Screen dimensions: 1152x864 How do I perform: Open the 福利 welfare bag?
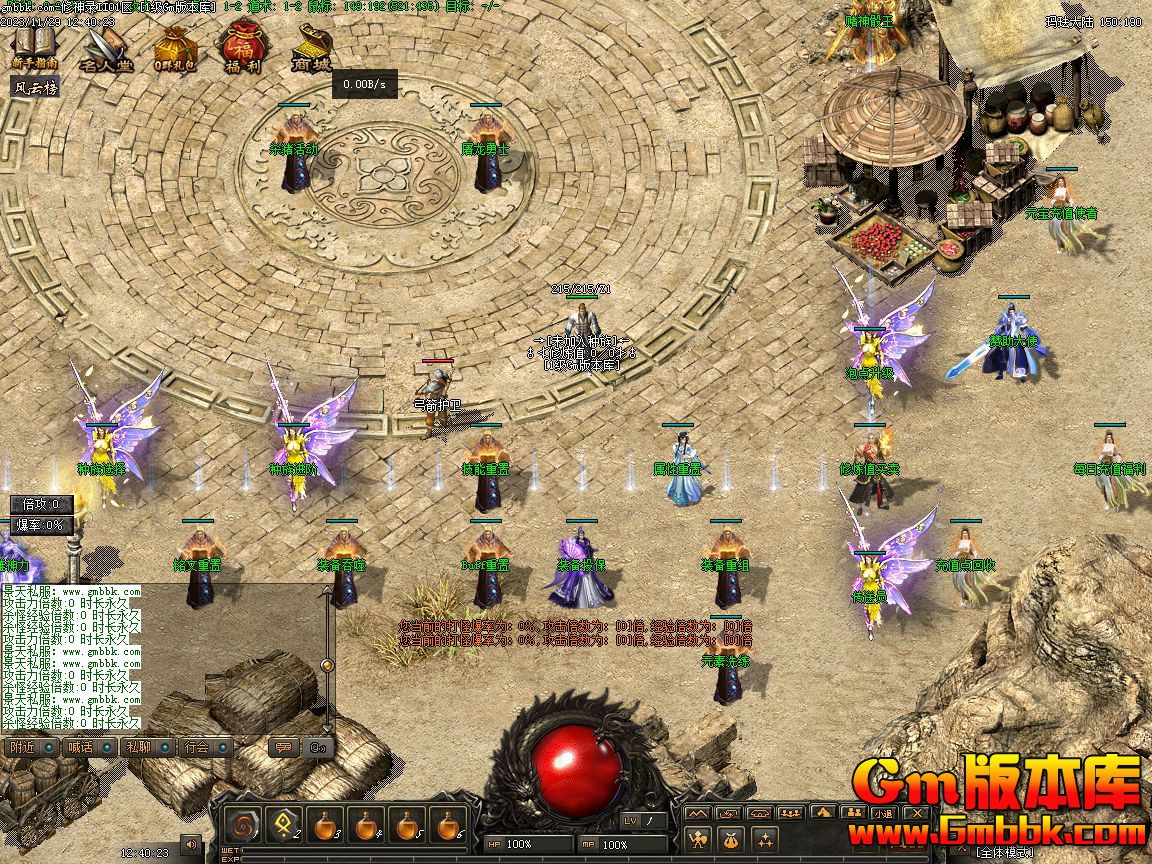[x=241, y=48]
